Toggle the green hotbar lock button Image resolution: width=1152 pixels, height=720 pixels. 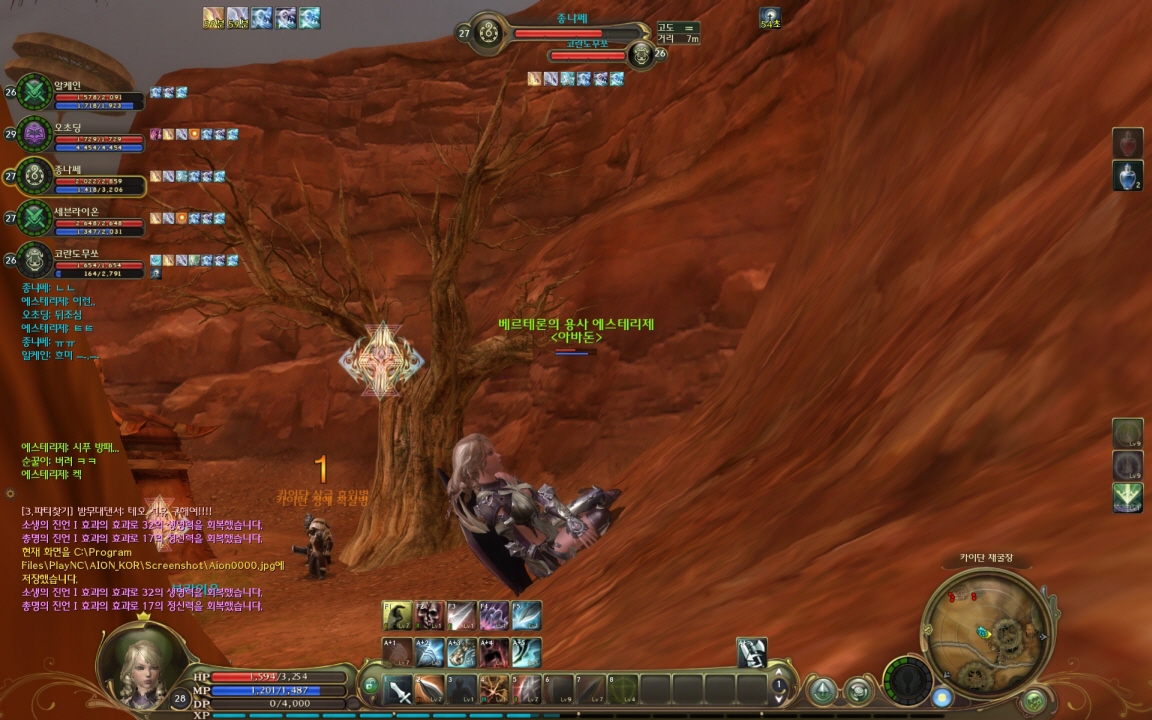370,686
